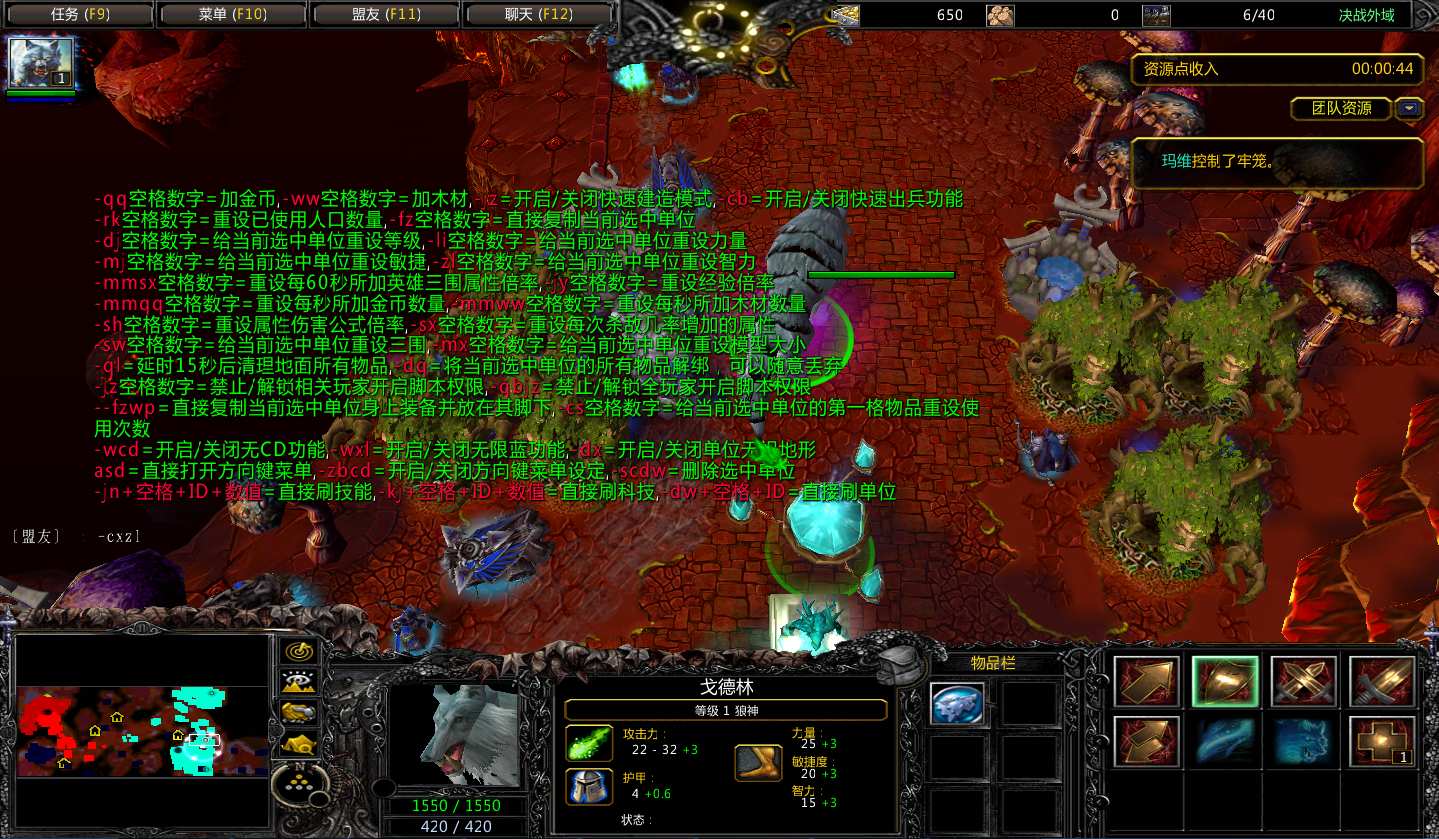Image resolution: width=1439 pixels, height=839 pixels.
Task: Open hero skills with the cross icon
Action: pyautogui.click(x=1382, y=741)
